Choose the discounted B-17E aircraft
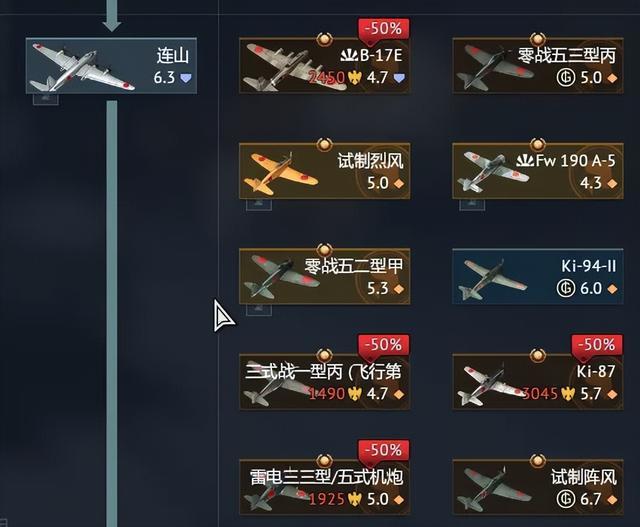The height and width of the screenshot is (527, 640). [325, 66]
